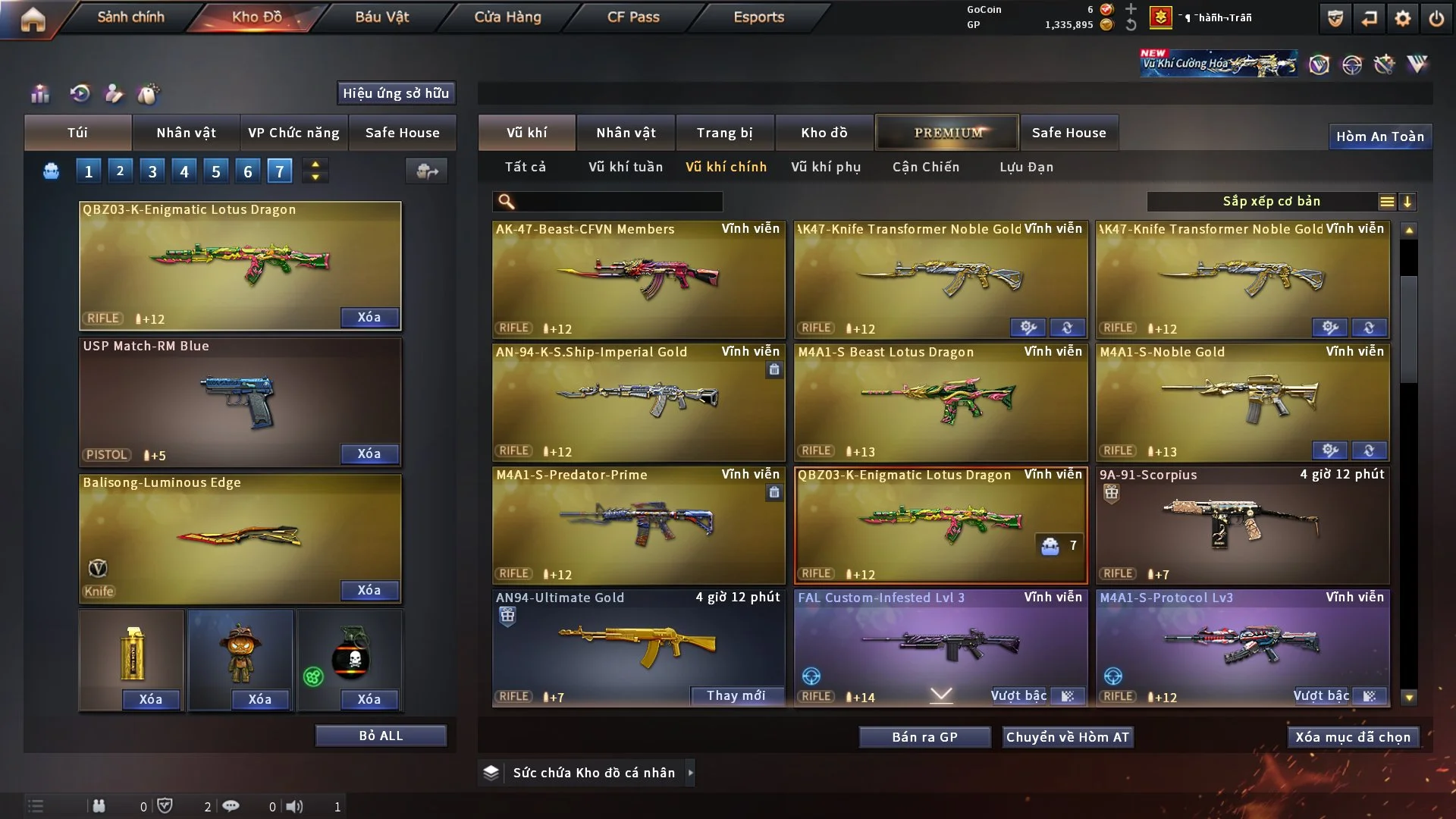
Task: Click Bỏ ALL to unequip everything
Action: click(x=381, y=736)
